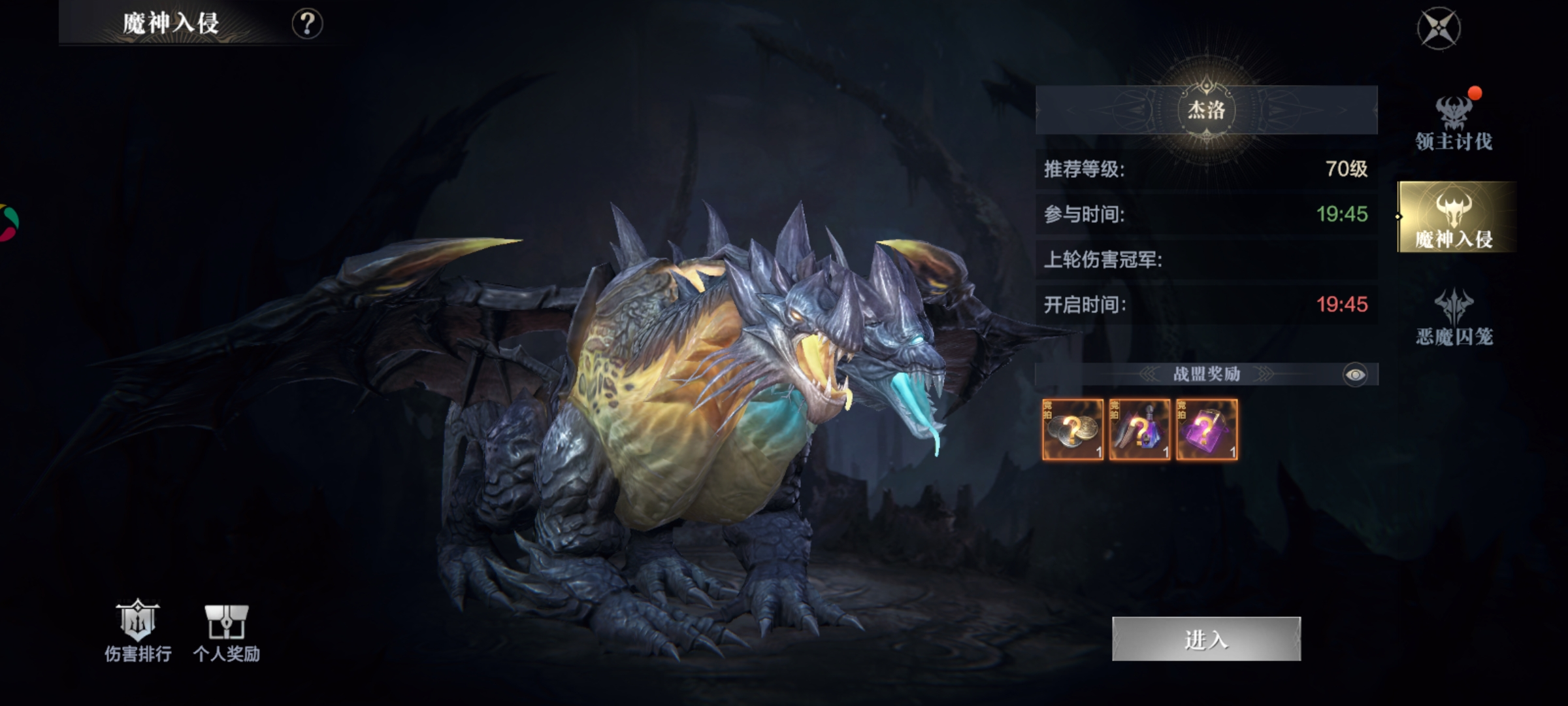This screenshot has width=1568, height=706.
Task: Inspect the potion bottle reward item
Action: tap(1139, 429)
